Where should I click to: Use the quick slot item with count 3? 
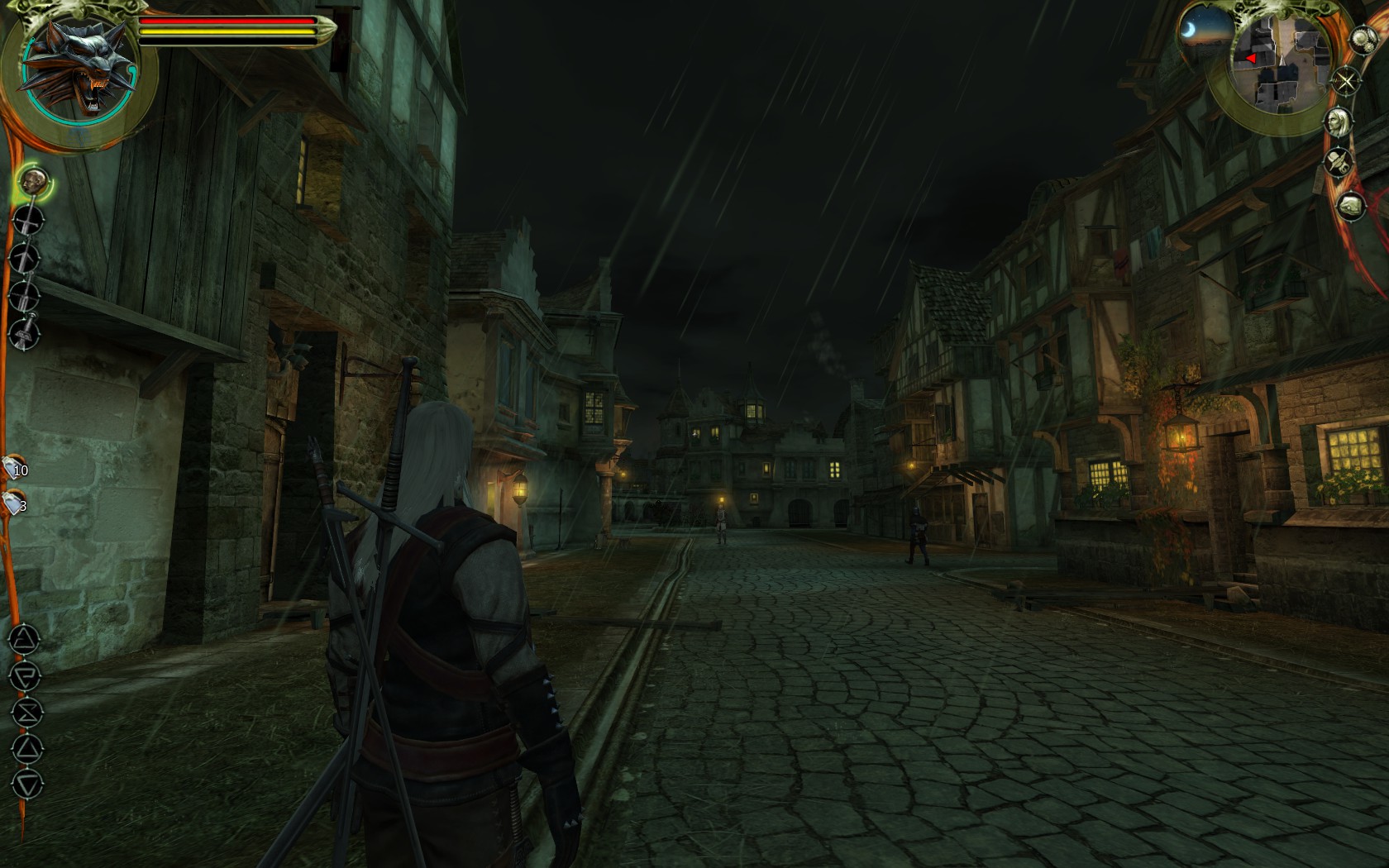[13, 503]
